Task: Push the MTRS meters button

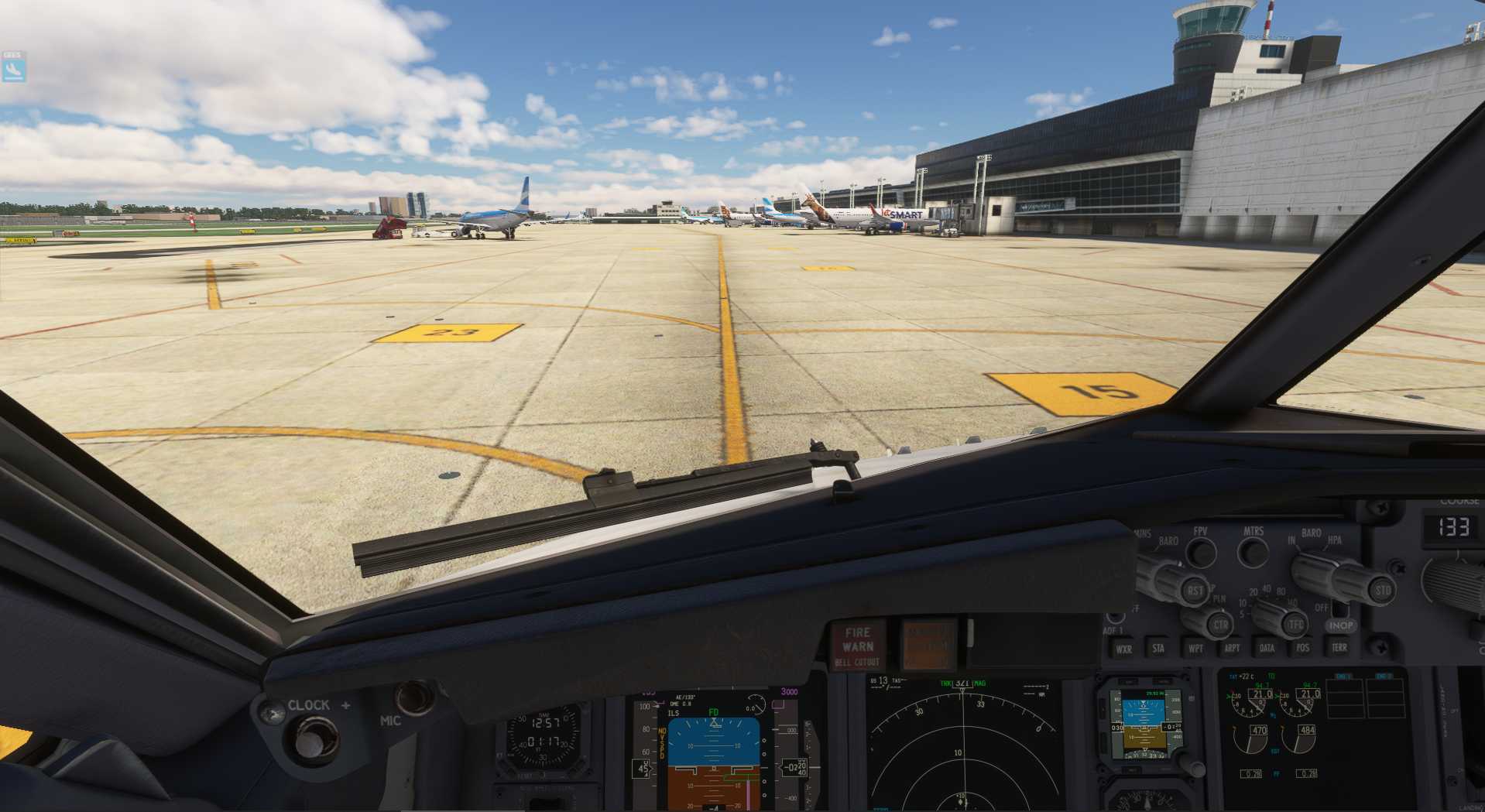Action: (1252, 551)
